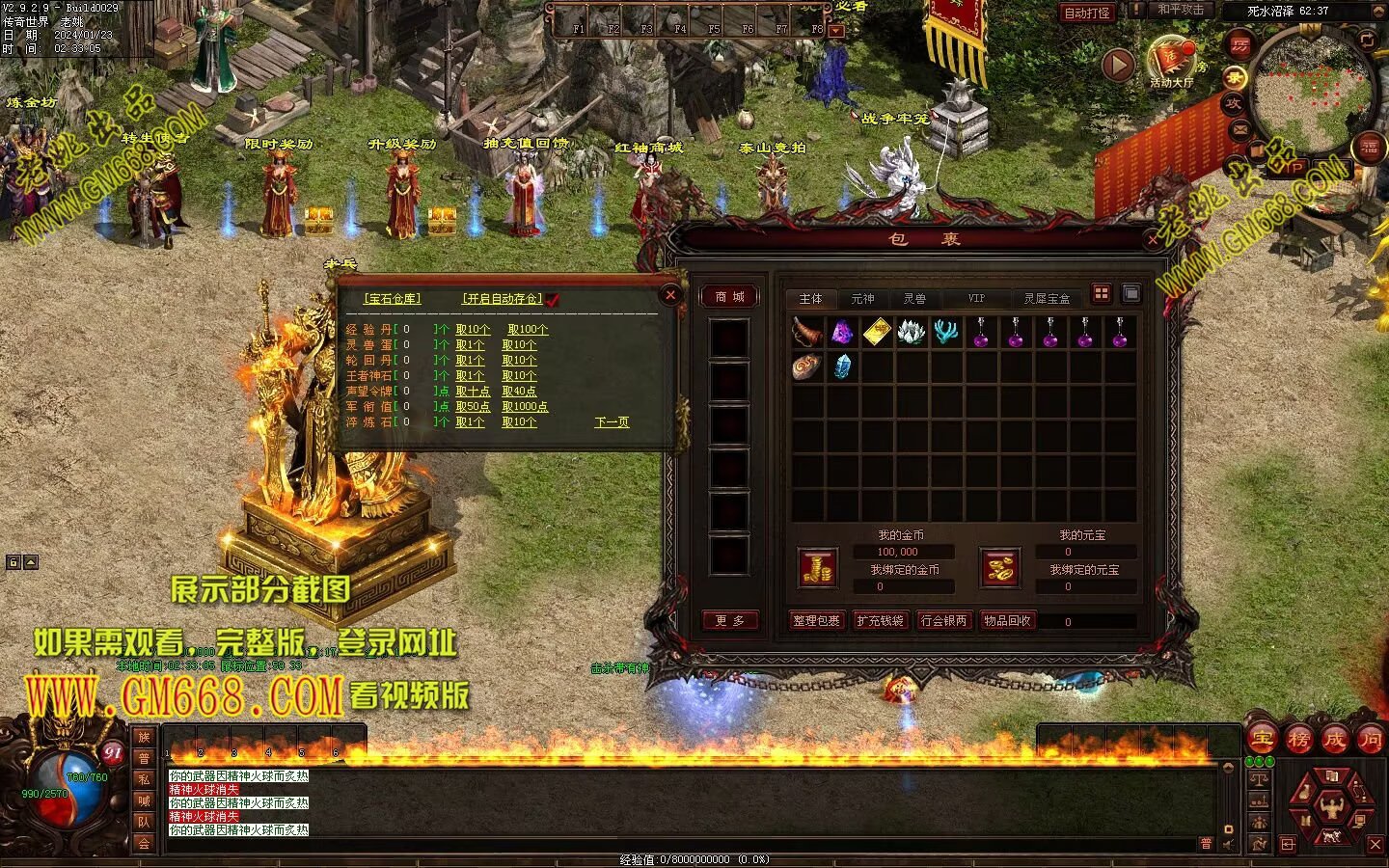Switch to the 元神 bag tab
The height and width of the screenshot is (868, 1389).
862,299
